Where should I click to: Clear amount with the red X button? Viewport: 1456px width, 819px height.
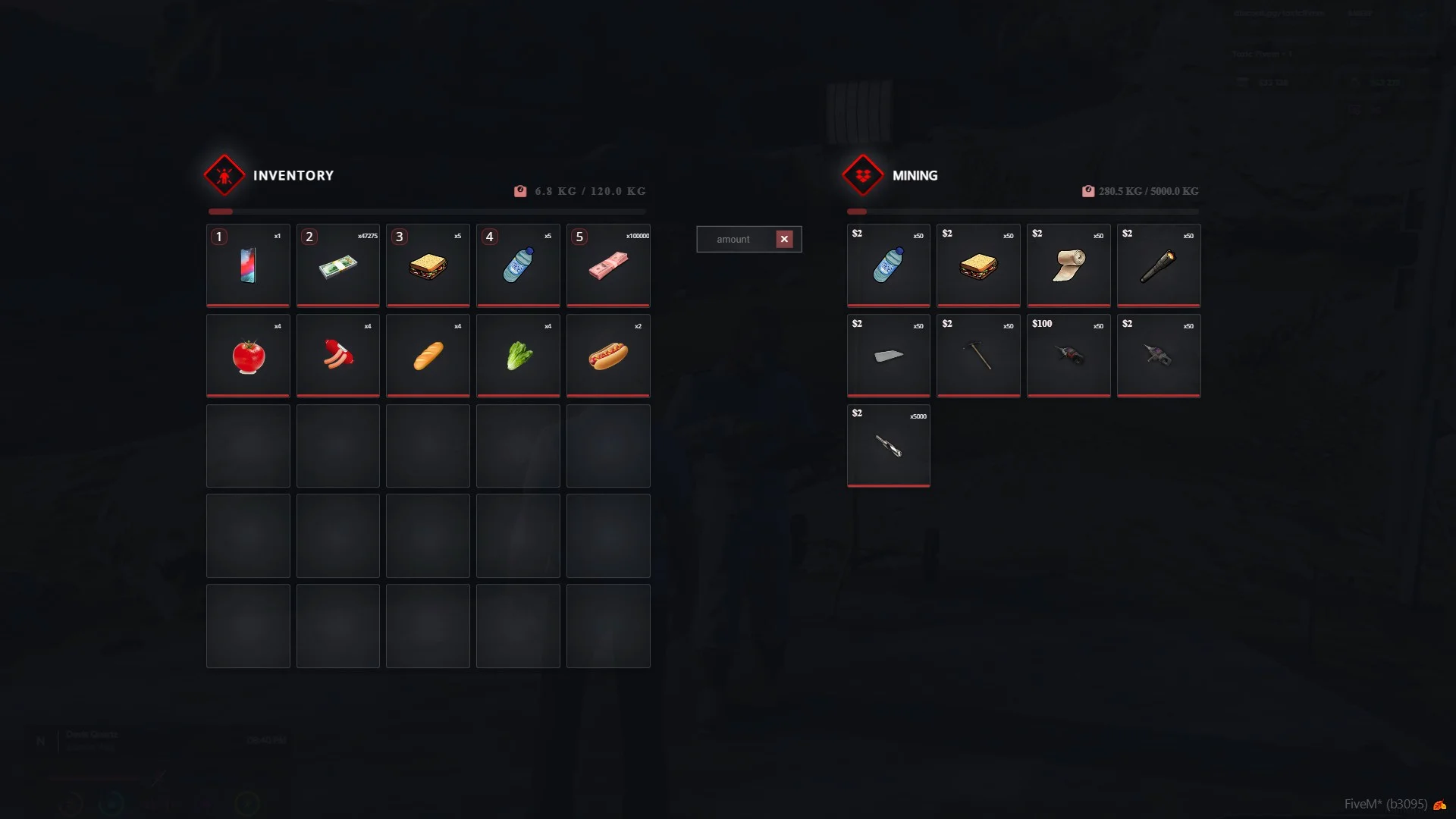[x=784, y=240]
